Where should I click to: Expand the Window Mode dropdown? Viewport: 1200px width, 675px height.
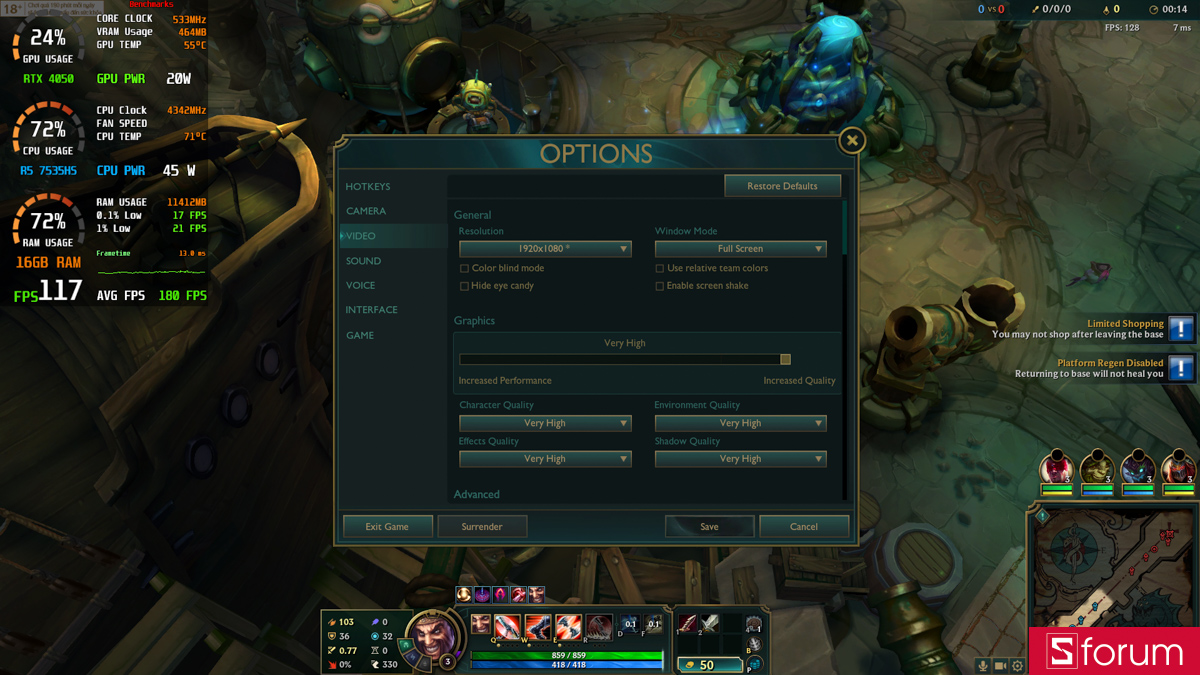(x=740, y=249)
